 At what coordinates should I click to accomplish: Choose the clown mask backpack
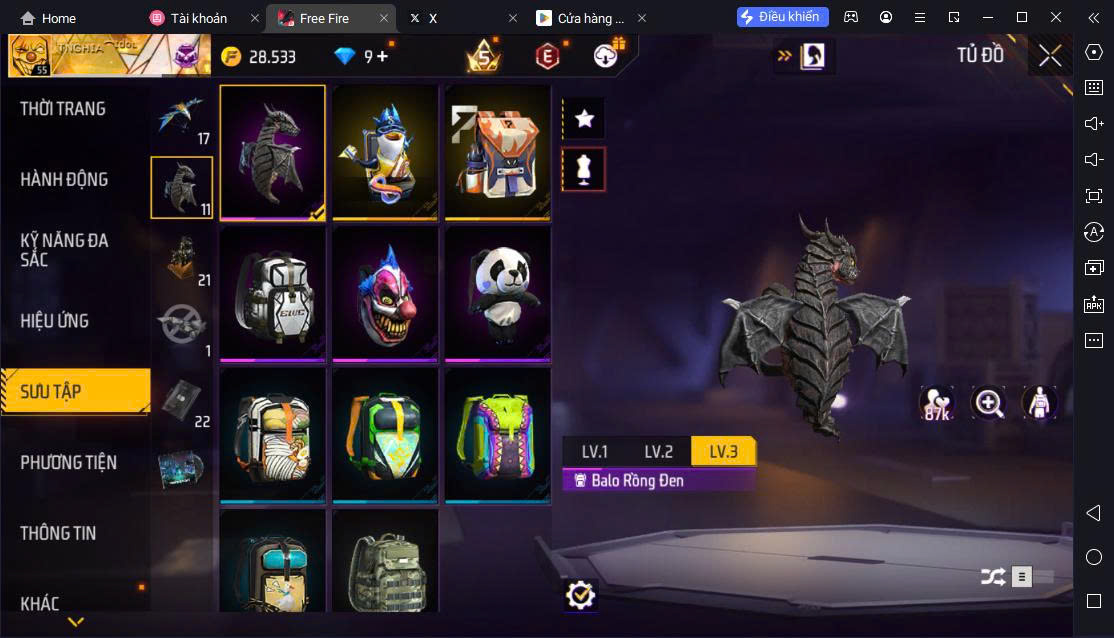click(385, 292)
